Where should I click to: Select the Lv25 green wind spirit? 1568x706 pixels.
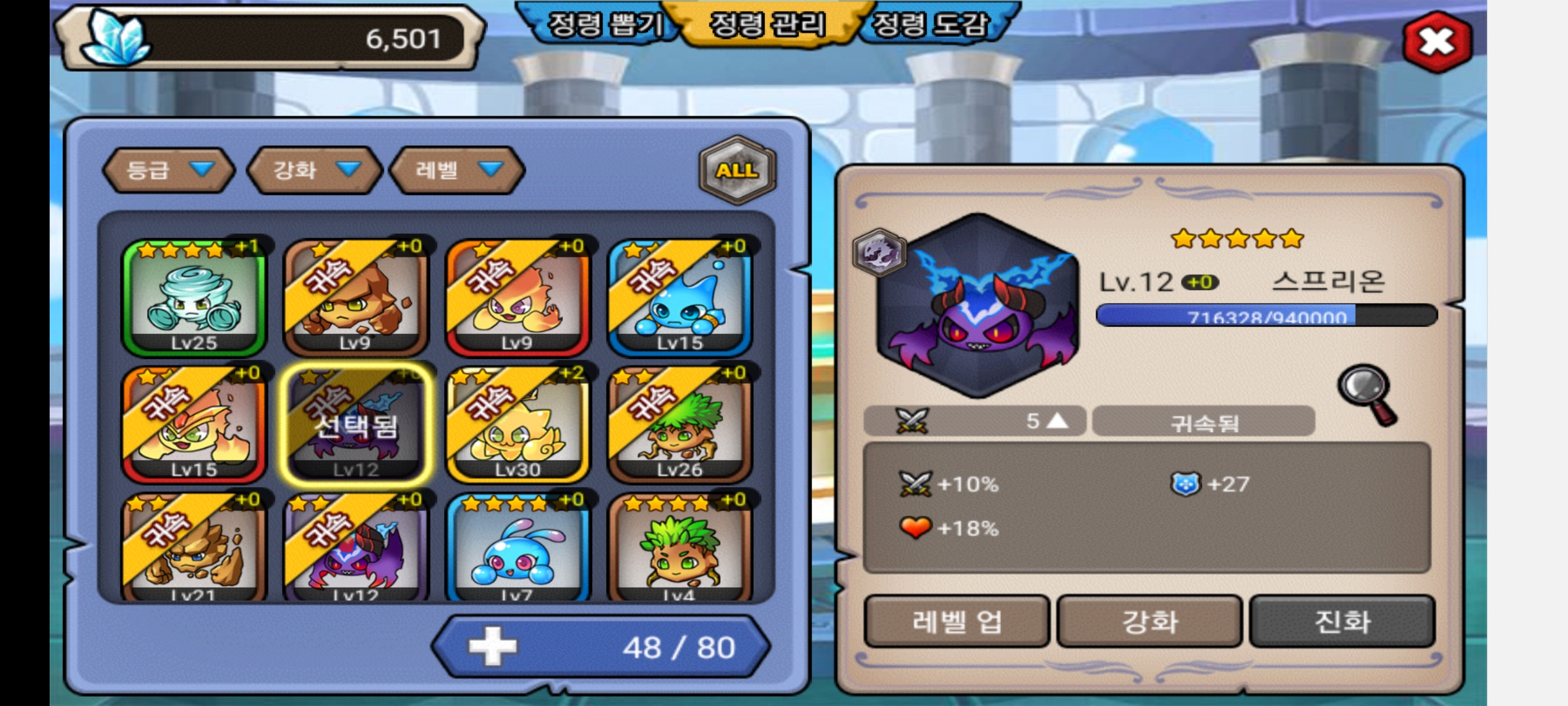coord(194,297)
